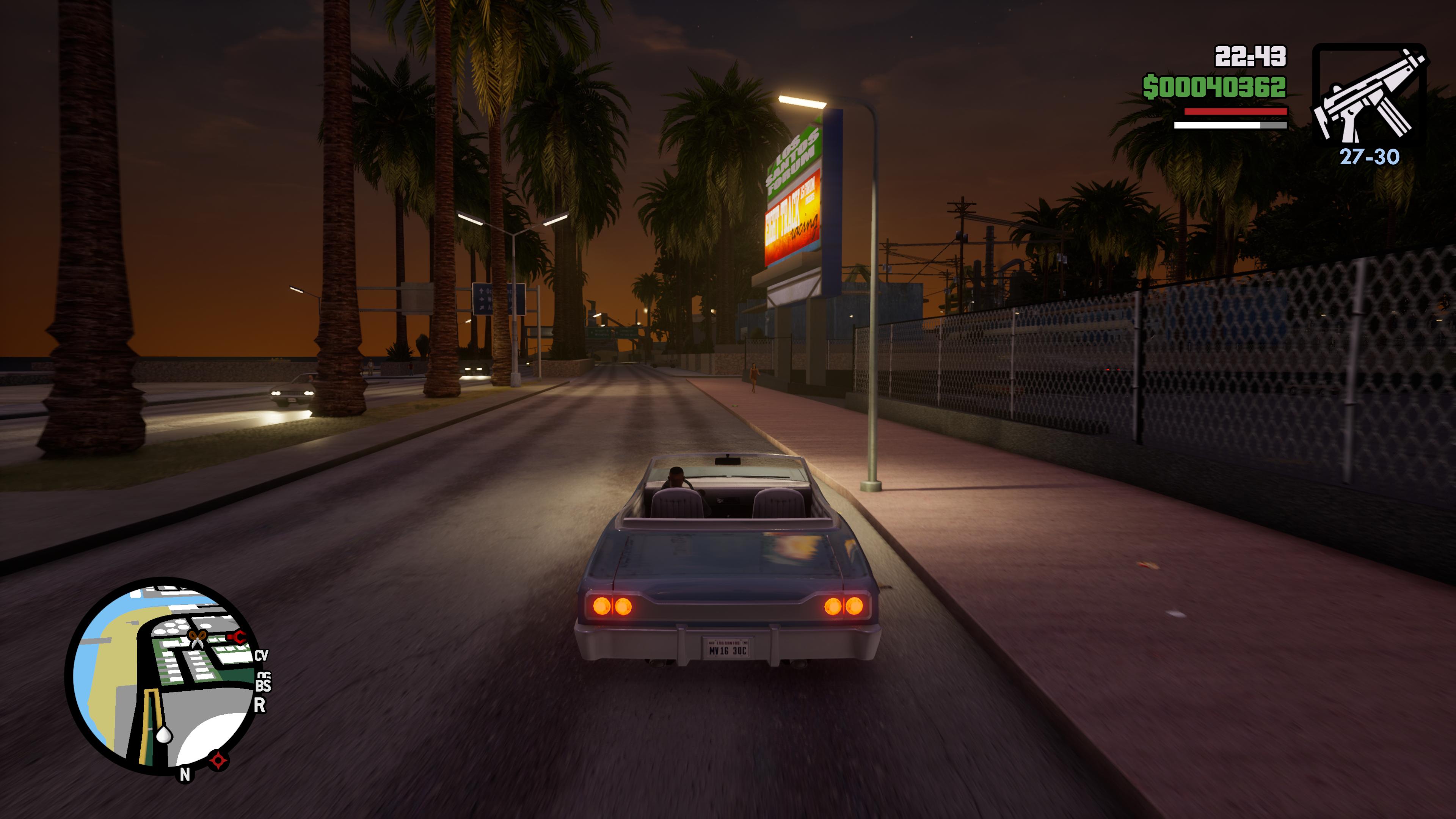Click the submachine gun weapon icon
1456x819 pixels.
1368,96
